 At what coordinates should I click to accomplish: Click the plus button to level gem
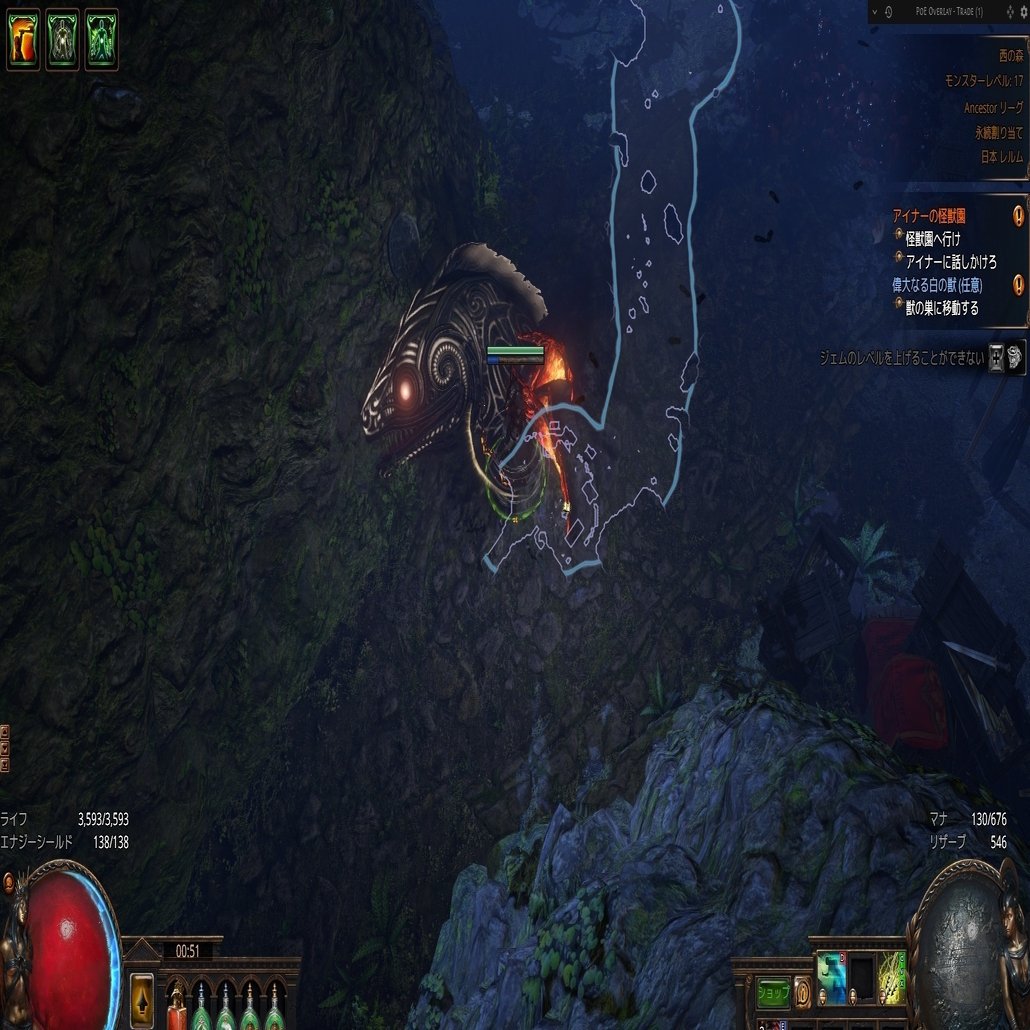pyautogui.click(x=996, y=357)
